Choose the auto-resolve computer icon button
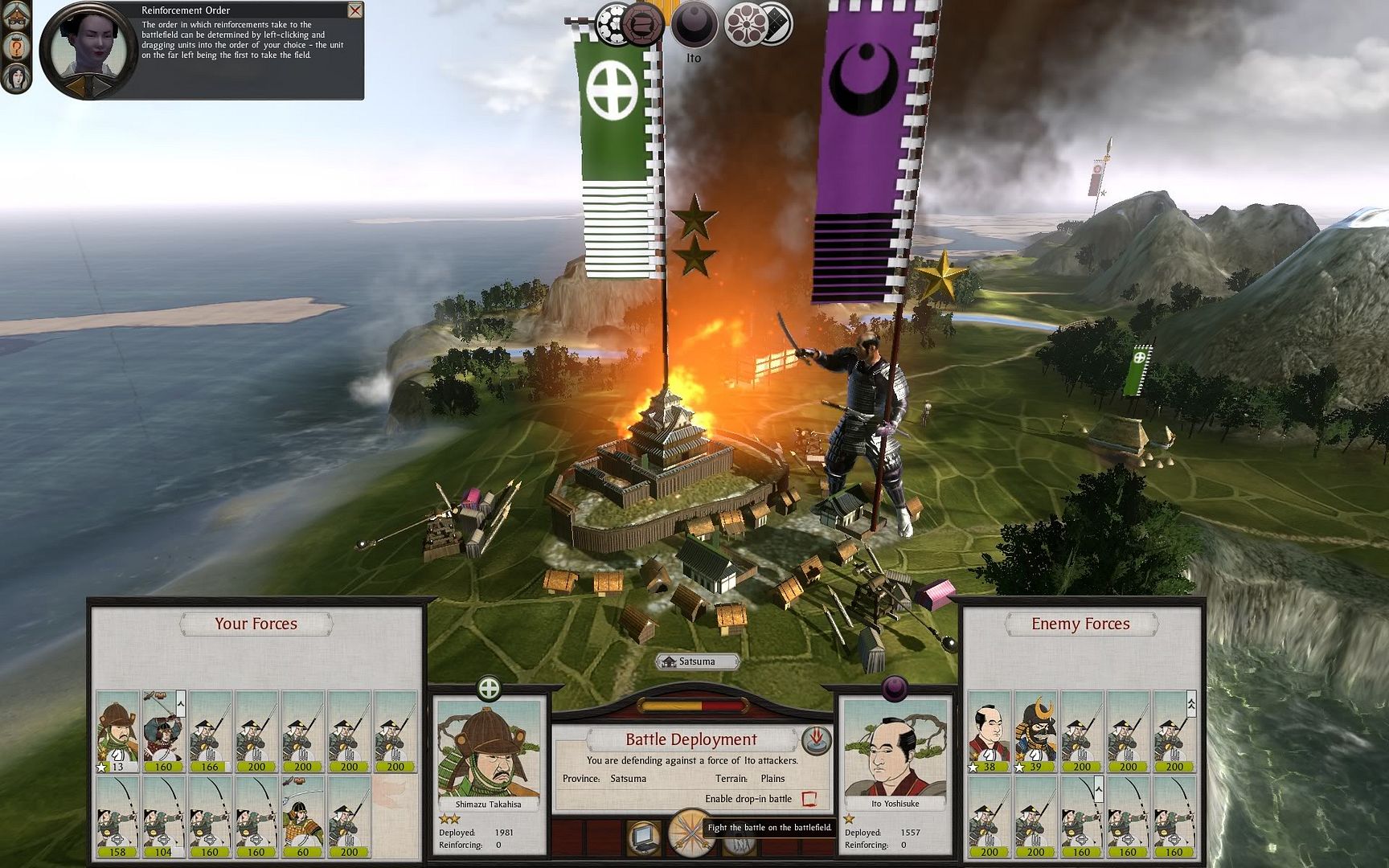This screenshot has width=1389, height=868. click(x=644, y=837)
